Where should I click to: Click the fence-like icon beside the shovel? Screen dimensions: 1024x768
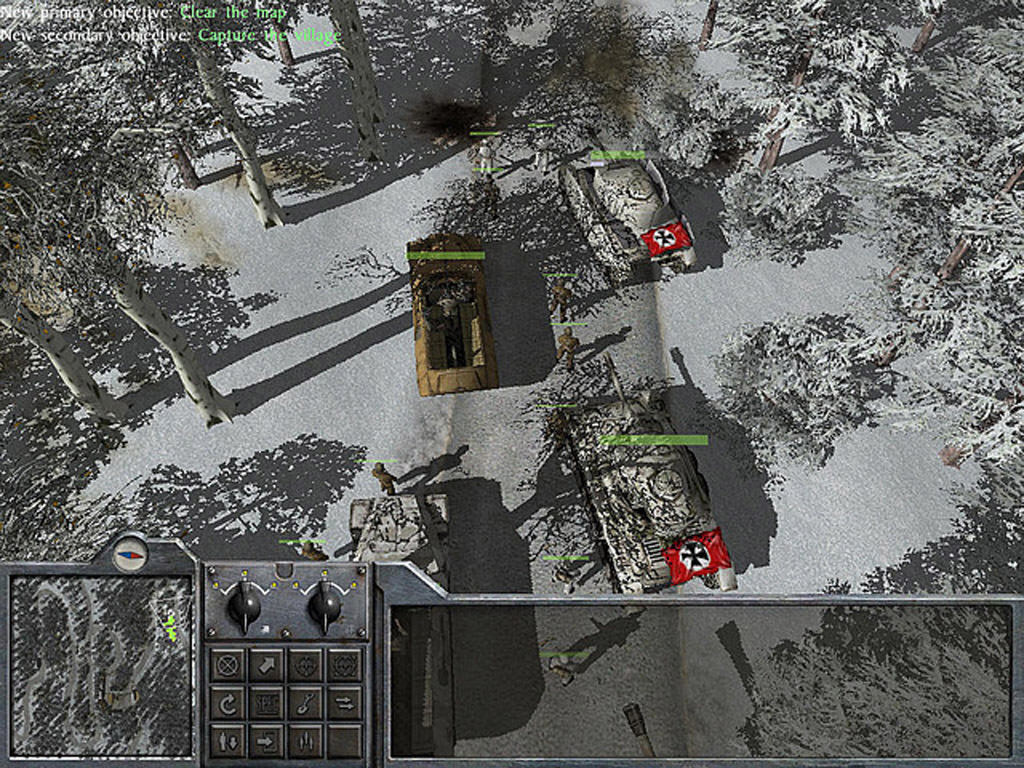point(267,703)
